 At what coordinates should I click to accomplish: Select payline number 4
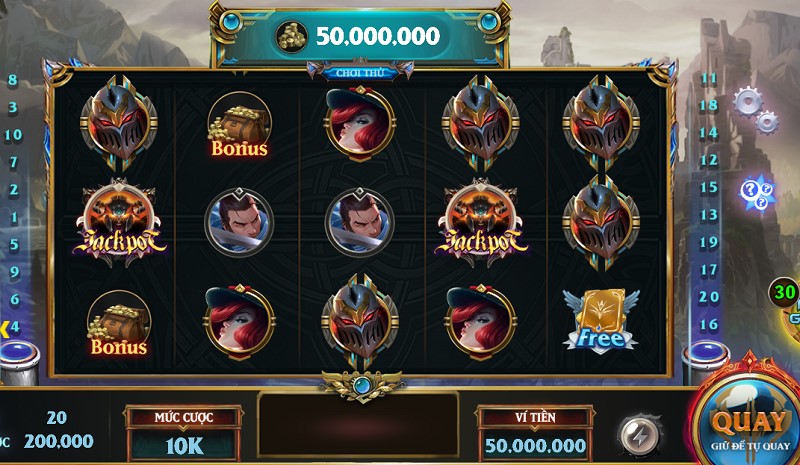[x=14, y=325]
